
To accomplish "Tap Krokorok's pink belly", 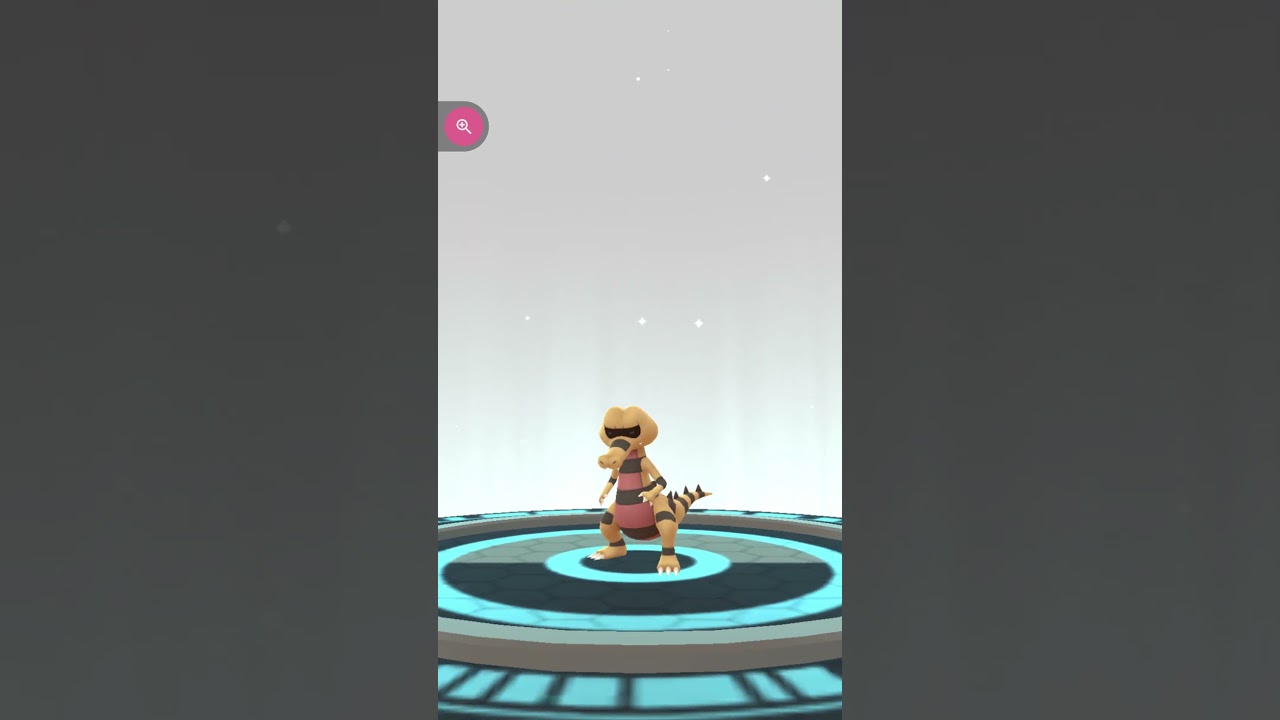I will (632, 510).
